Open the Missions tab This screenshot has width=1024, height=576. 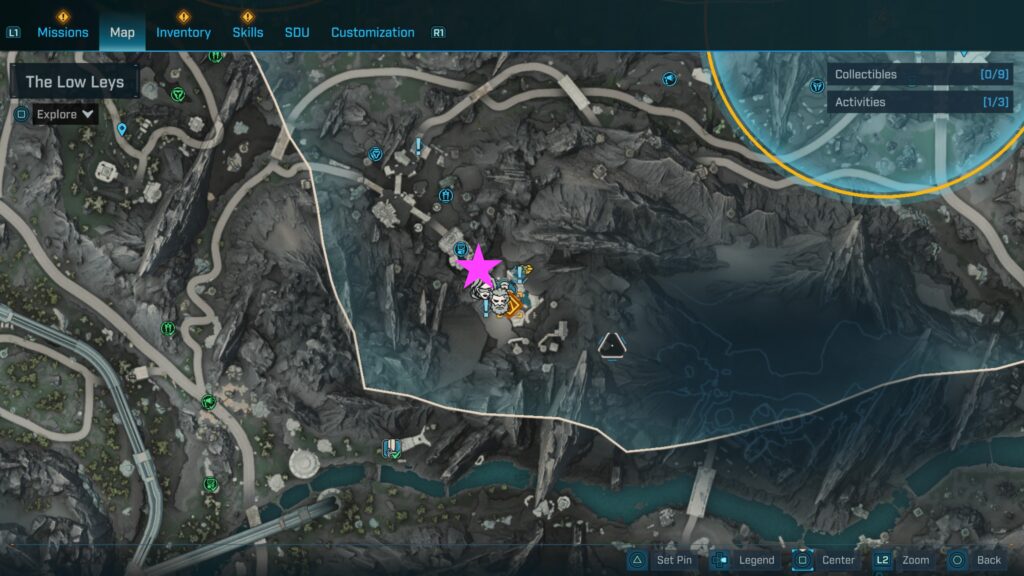(62, 32)
